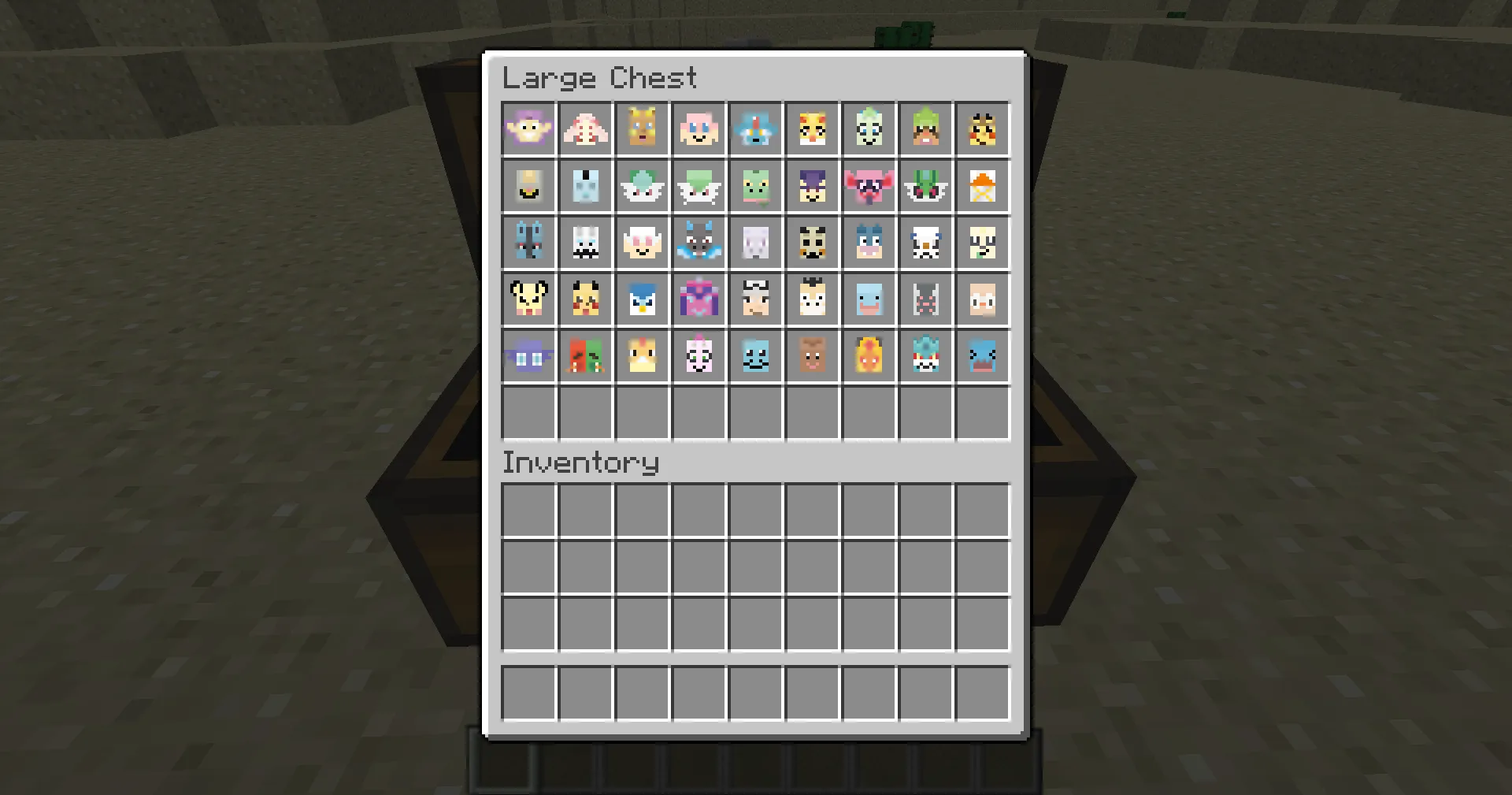This screenshot has width=1512, height=795.
Task: Click the yellow Hypno head starting row four
Action: coord(528,299)
